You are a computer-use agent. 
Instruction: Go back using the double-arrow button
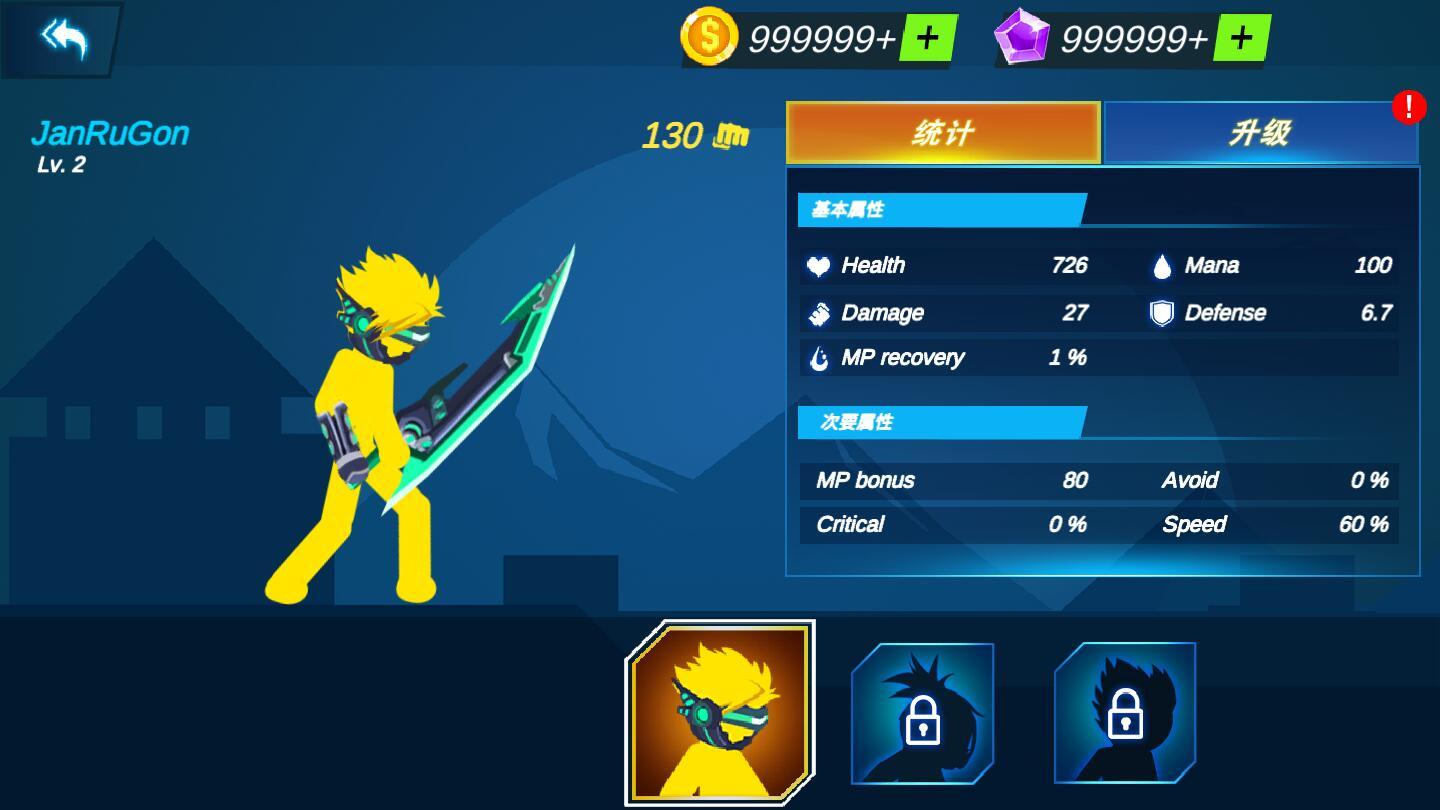point(64,39)
